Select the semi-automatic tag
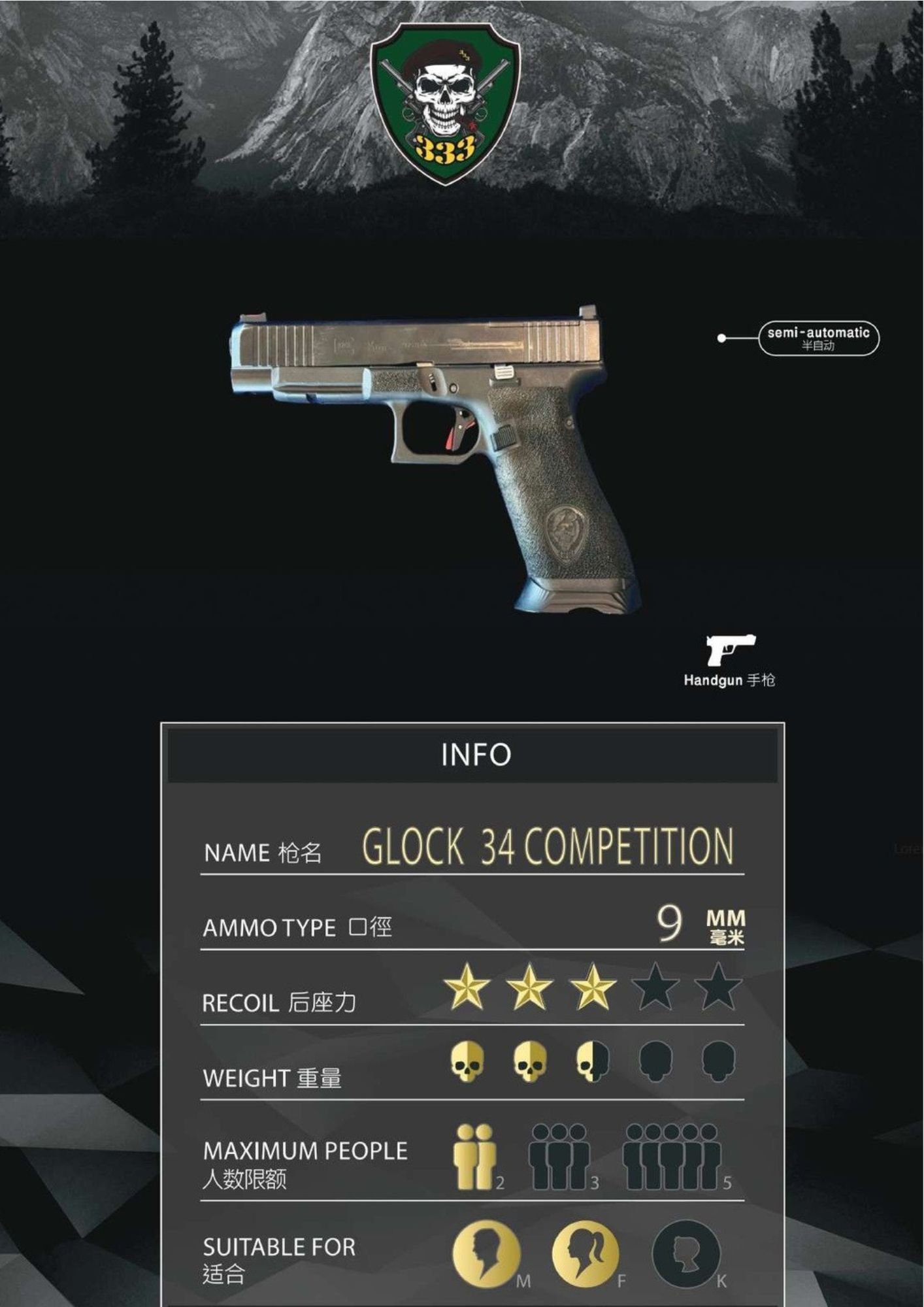924x1307 pixels. pos(818,338)
